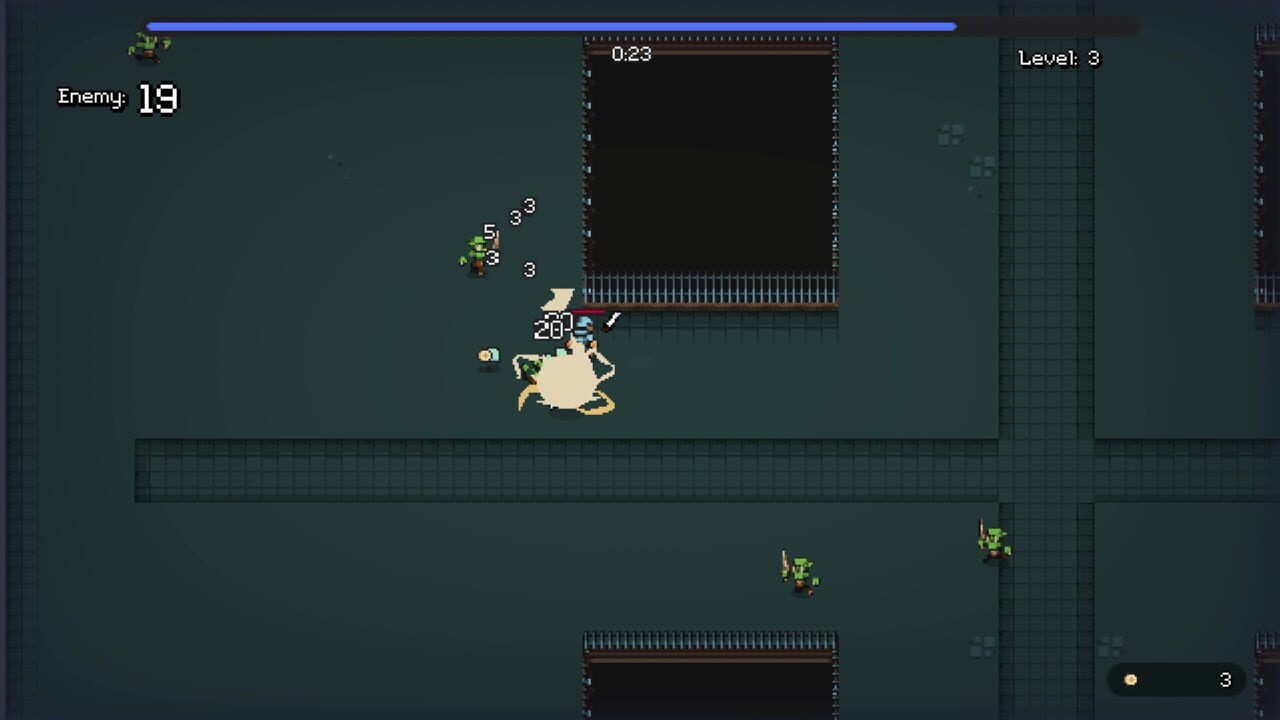Click the Level: 3 indicator
This screenshot has width=1280, height=720.
point(1058,58)
